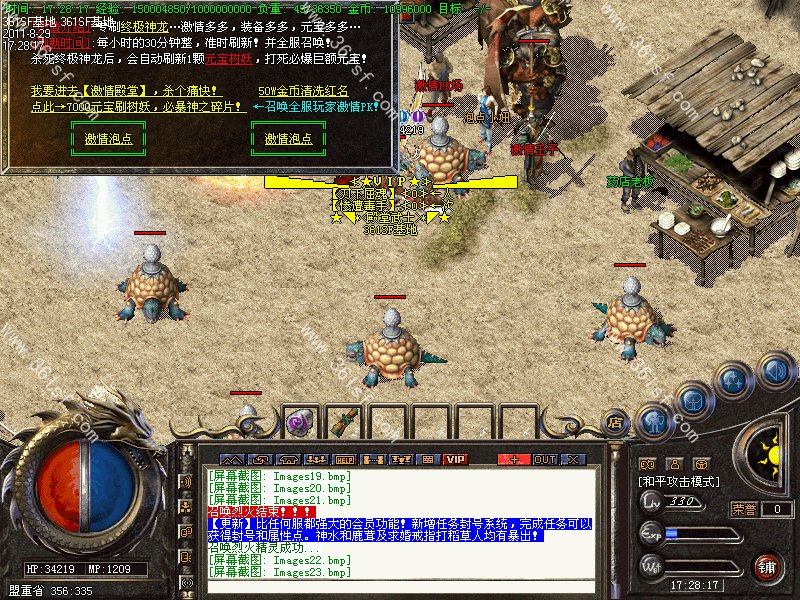Use the purple swirl item in belt

pyautogui.click(x=297, y=422)
